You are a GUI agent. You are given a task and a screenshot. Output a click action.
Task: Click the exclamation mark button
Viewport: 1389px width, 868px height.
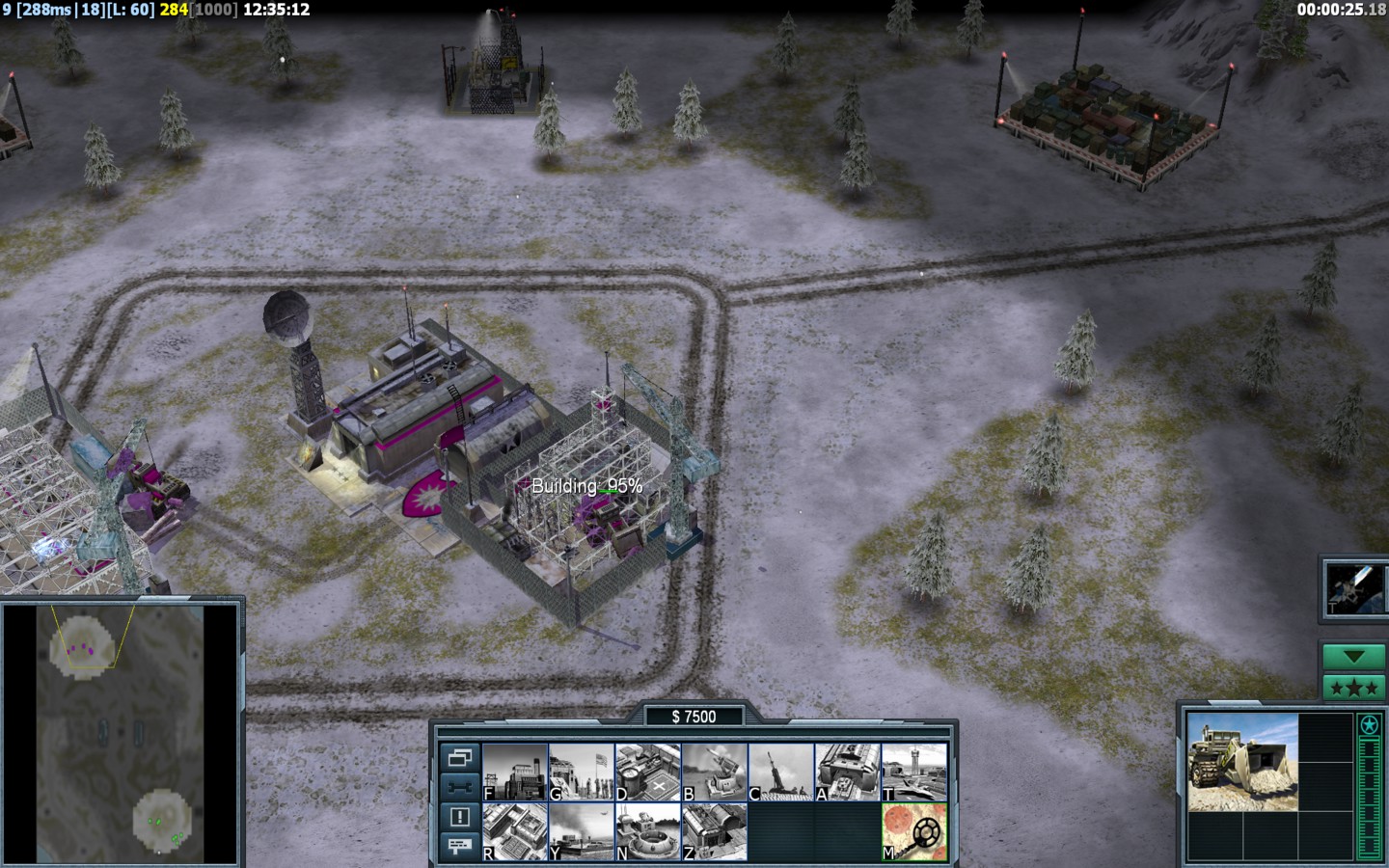[460, 817]
